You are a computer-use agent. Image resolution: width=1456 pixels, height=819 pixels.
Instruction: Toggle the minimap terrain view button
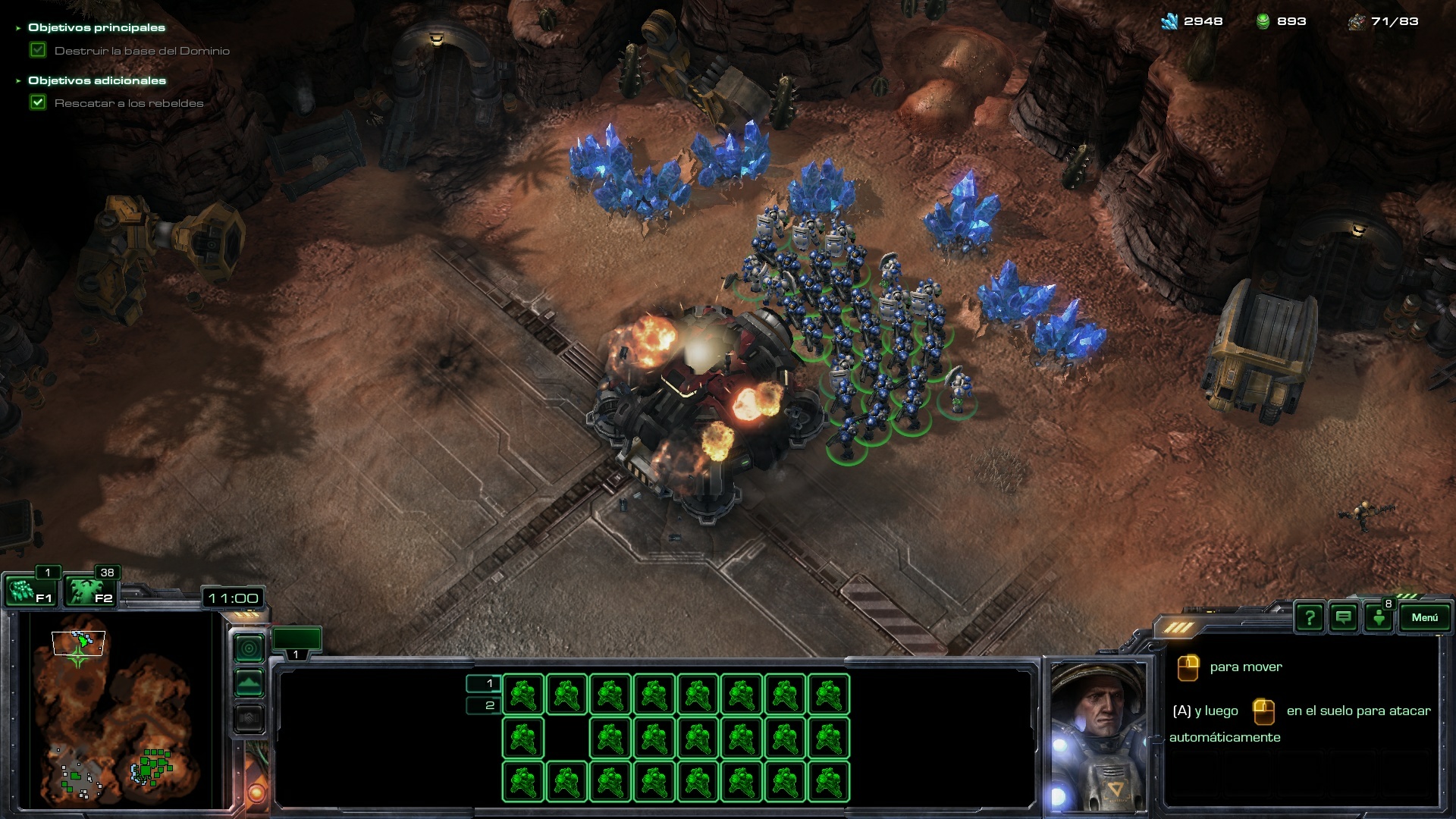tap(249, 683)
